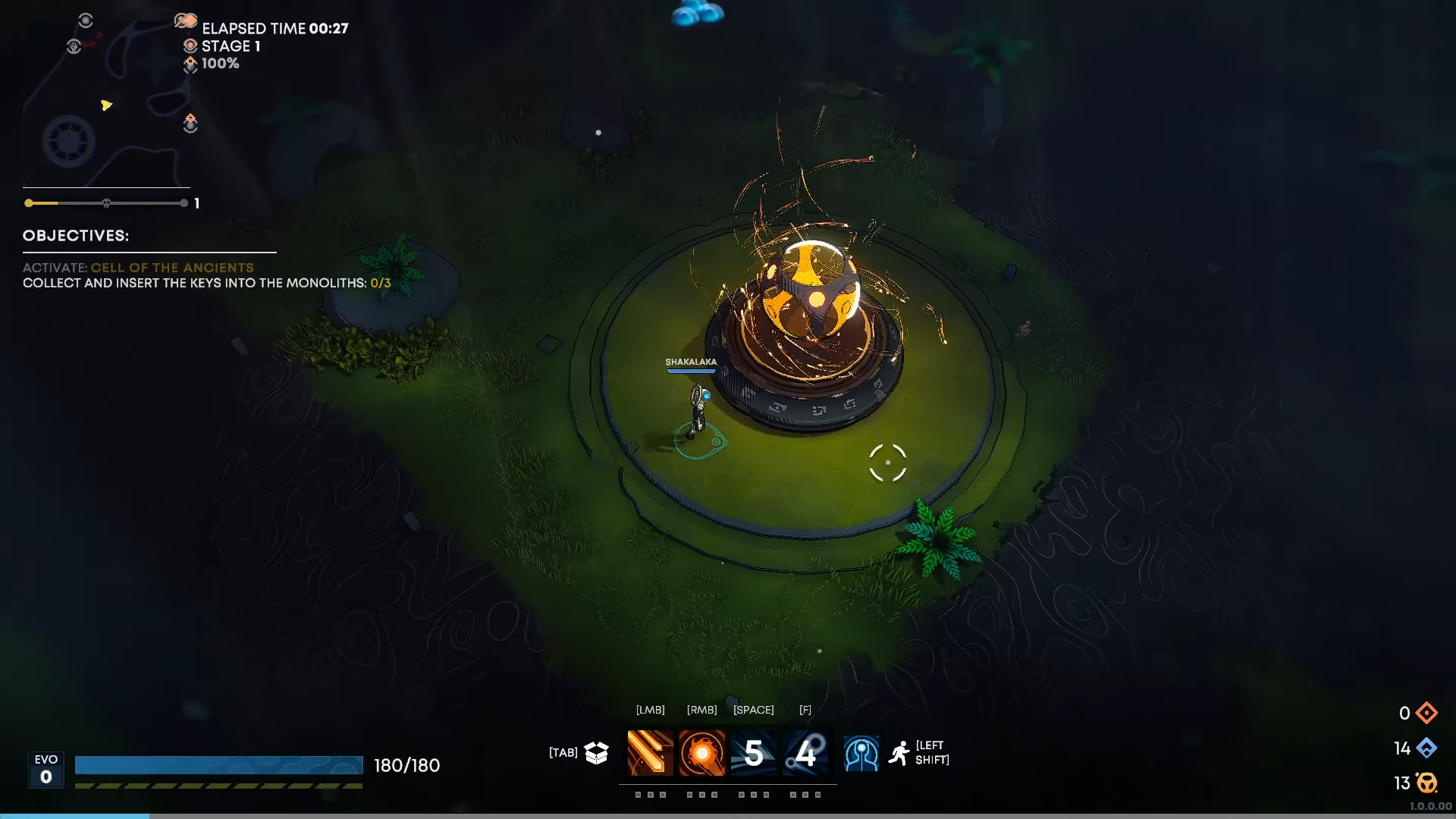1456x819 pixels.
Task: Click the running man sprint icon
Action: coord(899,753)
